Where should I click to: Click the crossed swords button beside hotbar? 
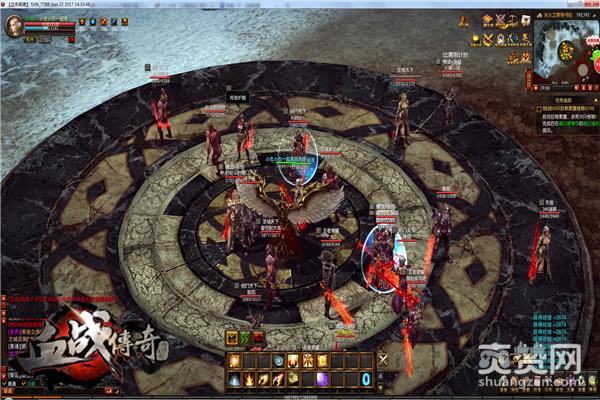point(382,360)
